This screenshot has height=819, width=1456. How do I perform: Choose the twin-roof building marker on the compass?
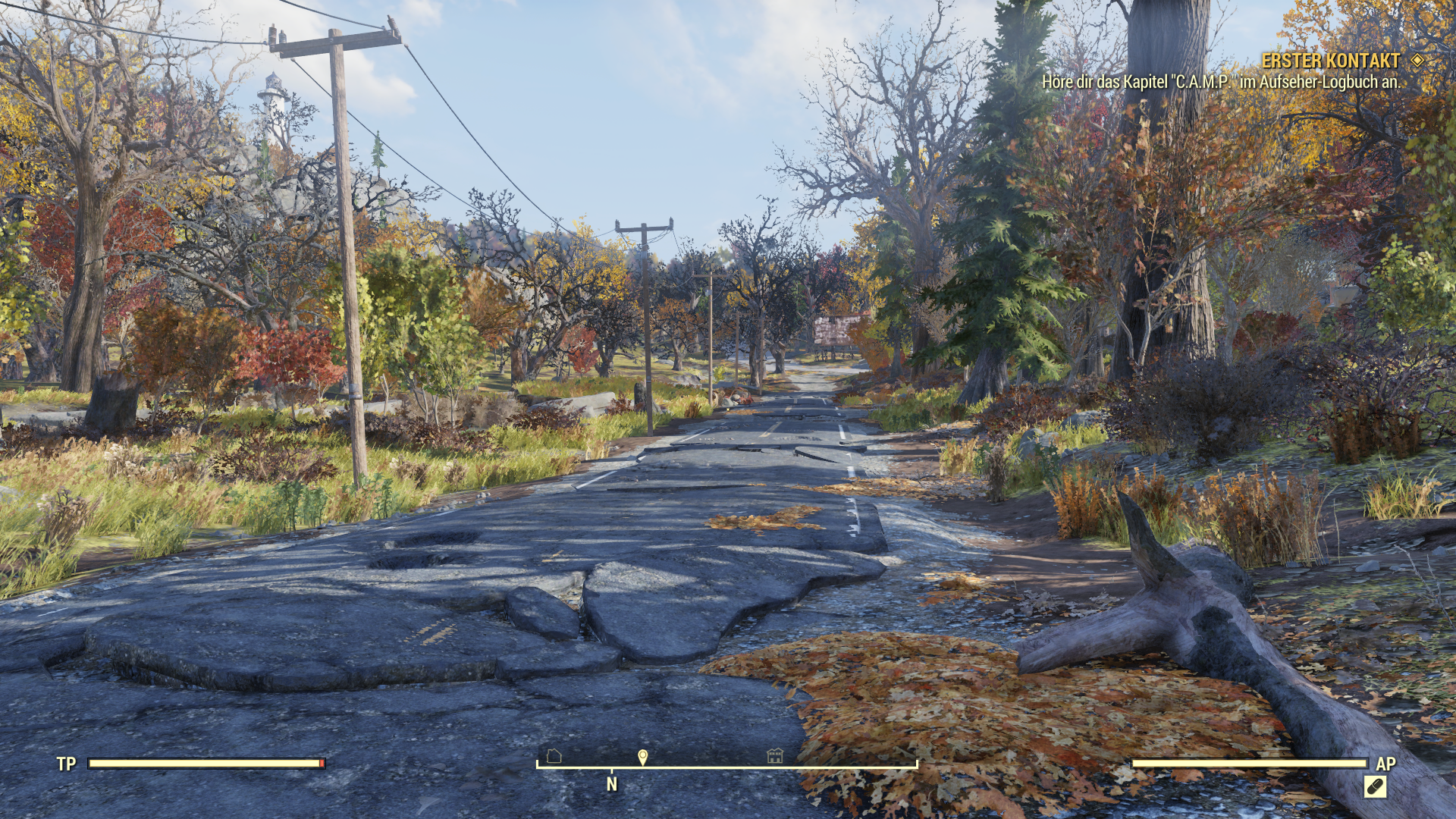coord(774,755)
